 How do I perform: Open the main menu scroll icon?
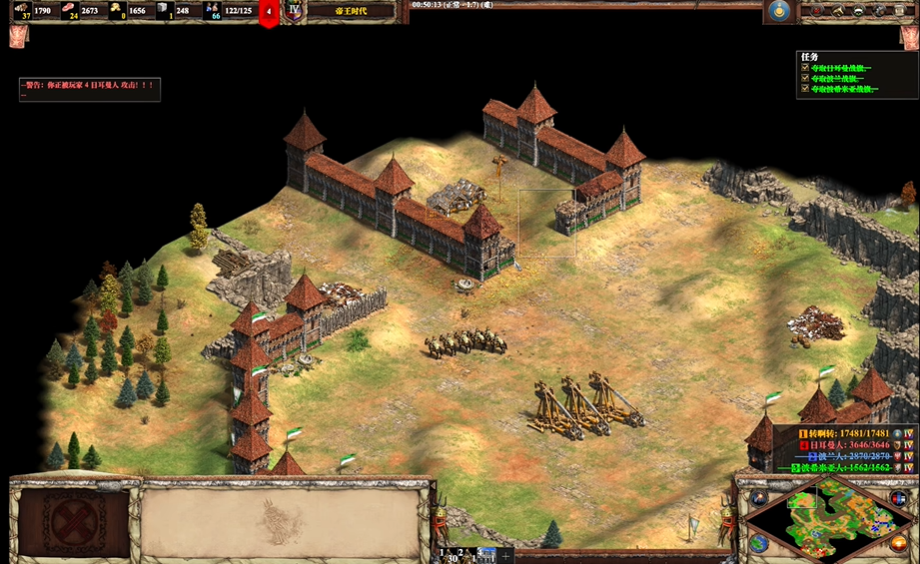(x=901, y=11)
